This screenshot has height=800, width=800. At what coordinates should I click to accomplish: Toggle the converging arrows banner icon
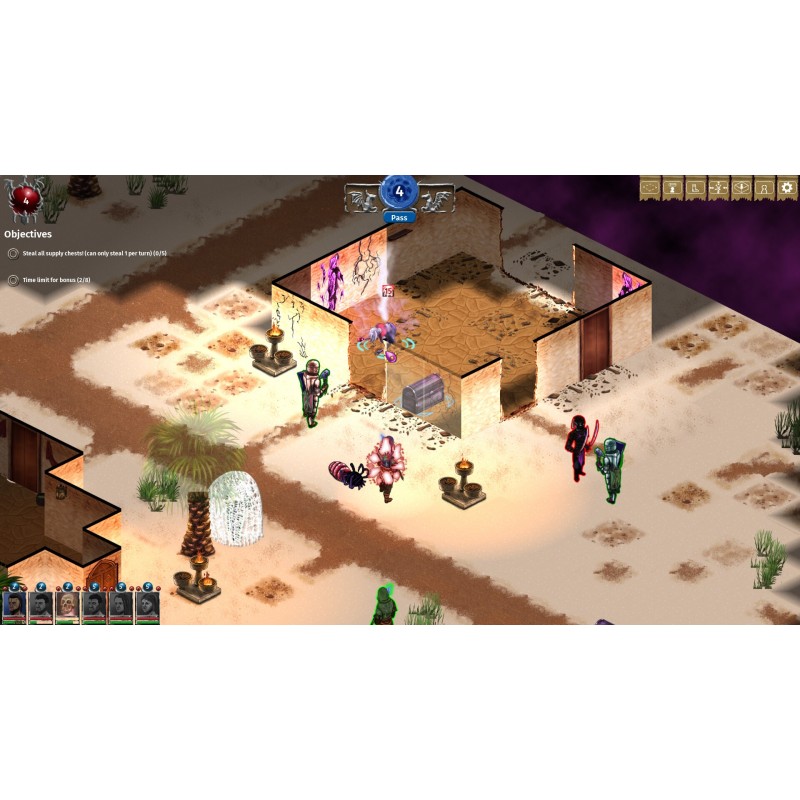(717, 187)
